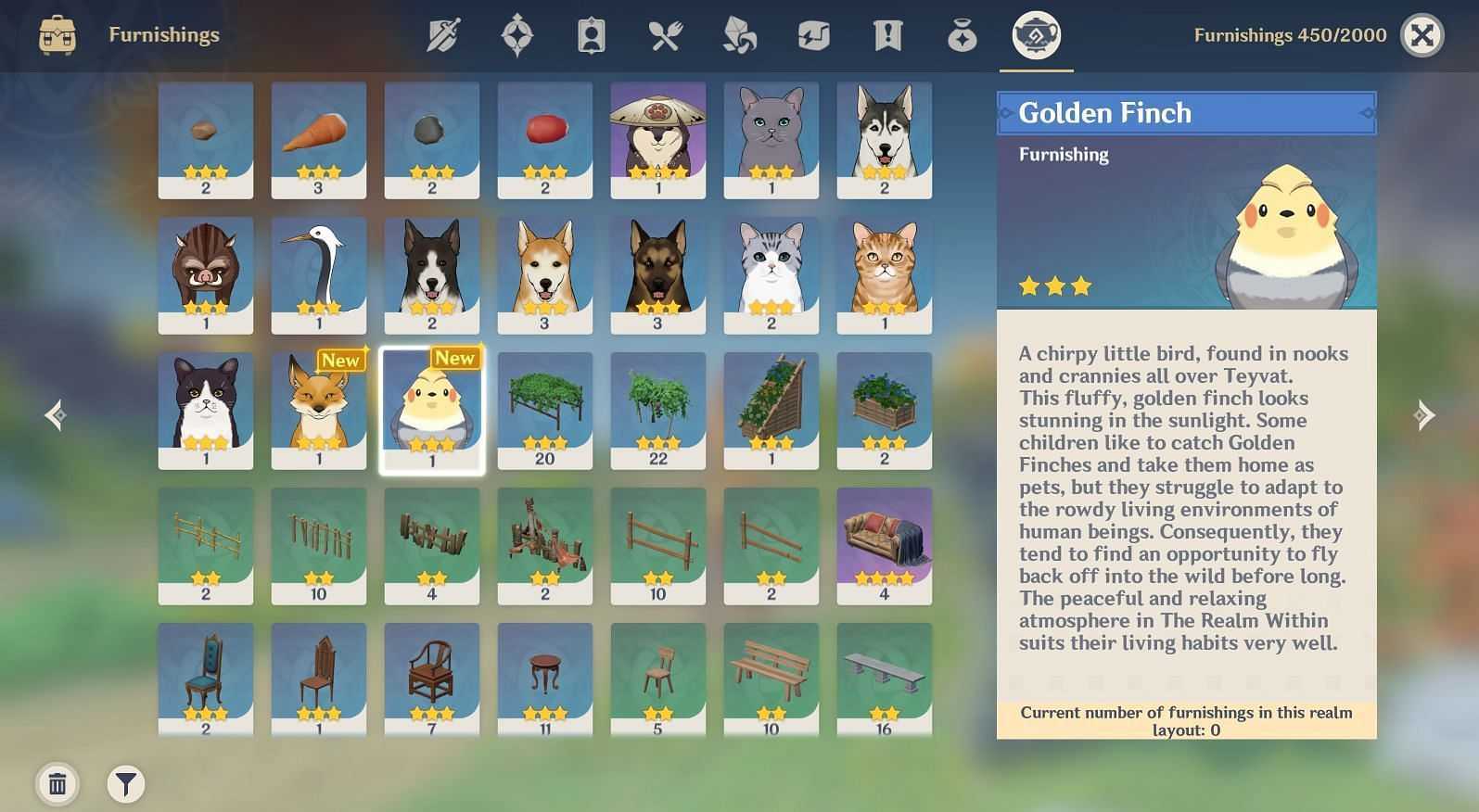Select the cat wearing straw hat

coord(658,140)
